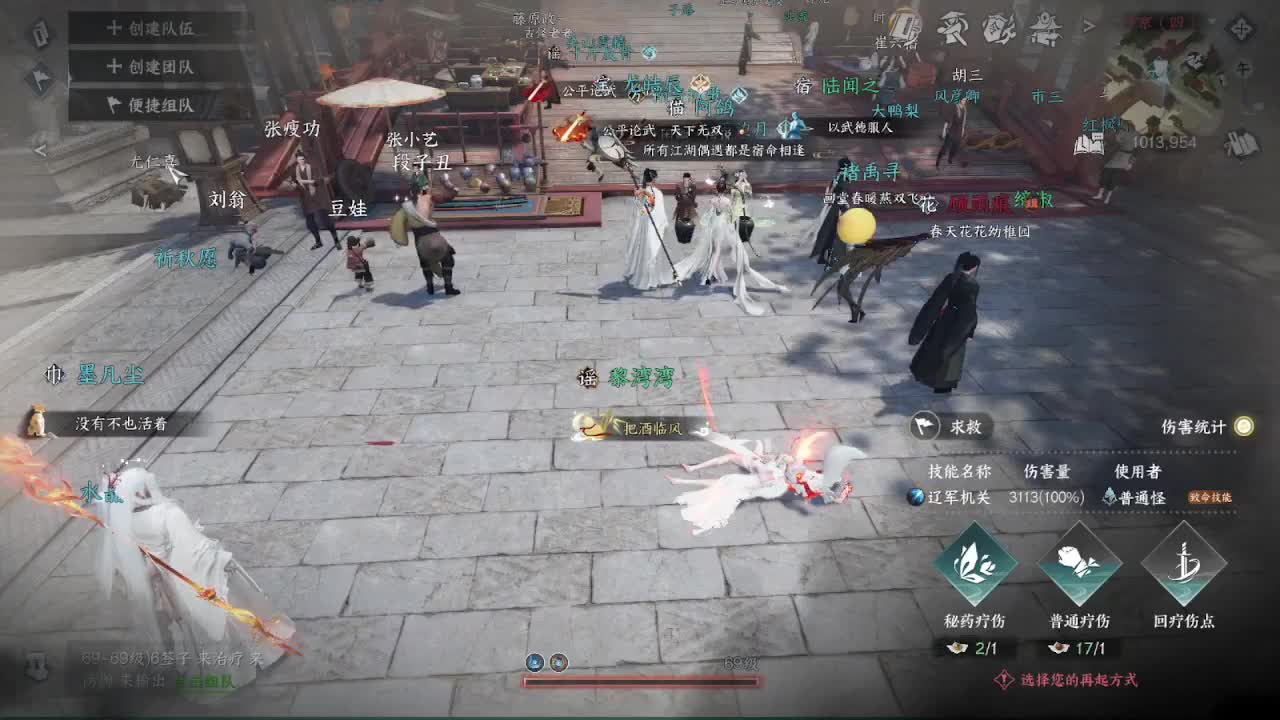
Task: Open the pavilion icon on the top toolbar
Action: coord(1046,27)
